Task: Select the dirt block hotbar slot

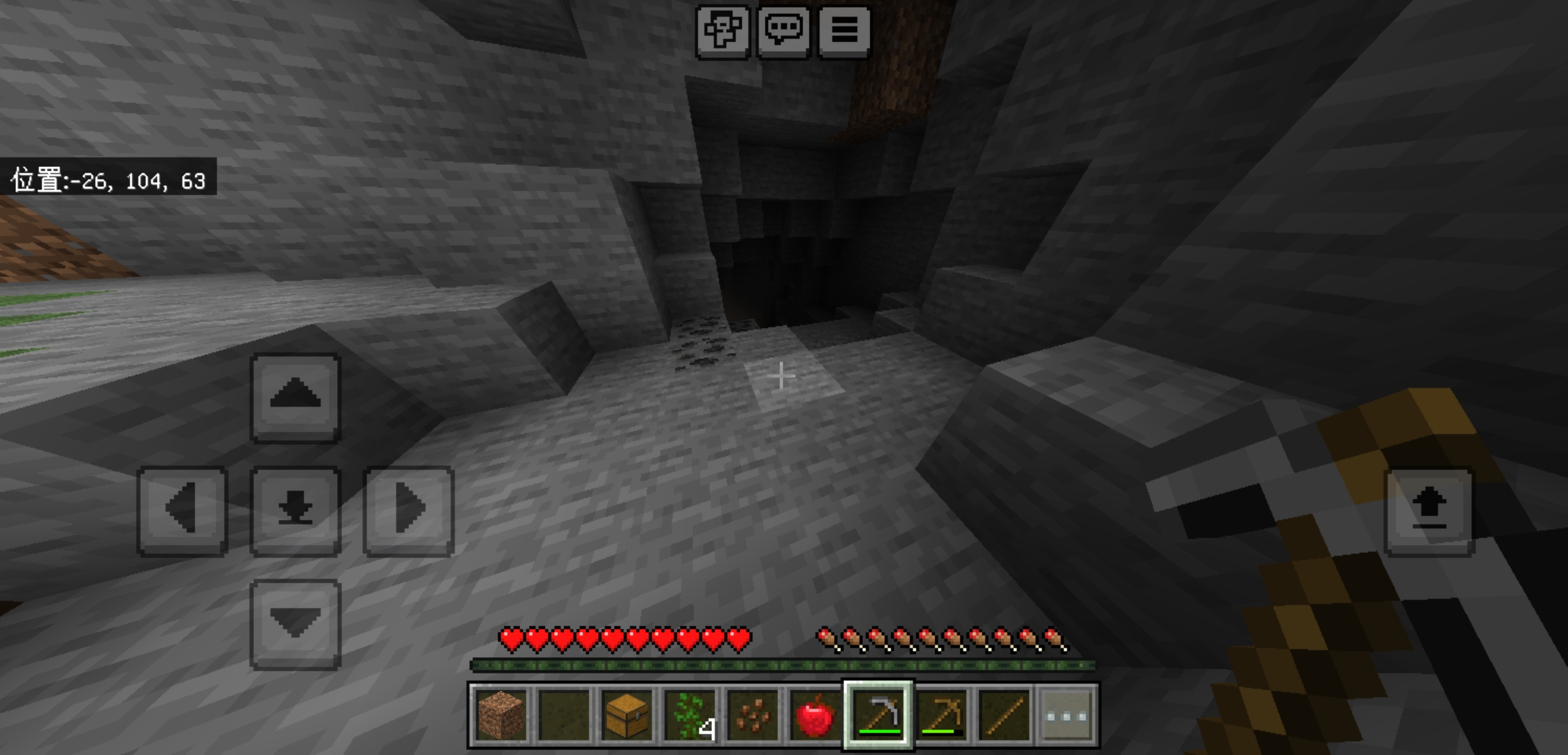Action: click(501, 715)
